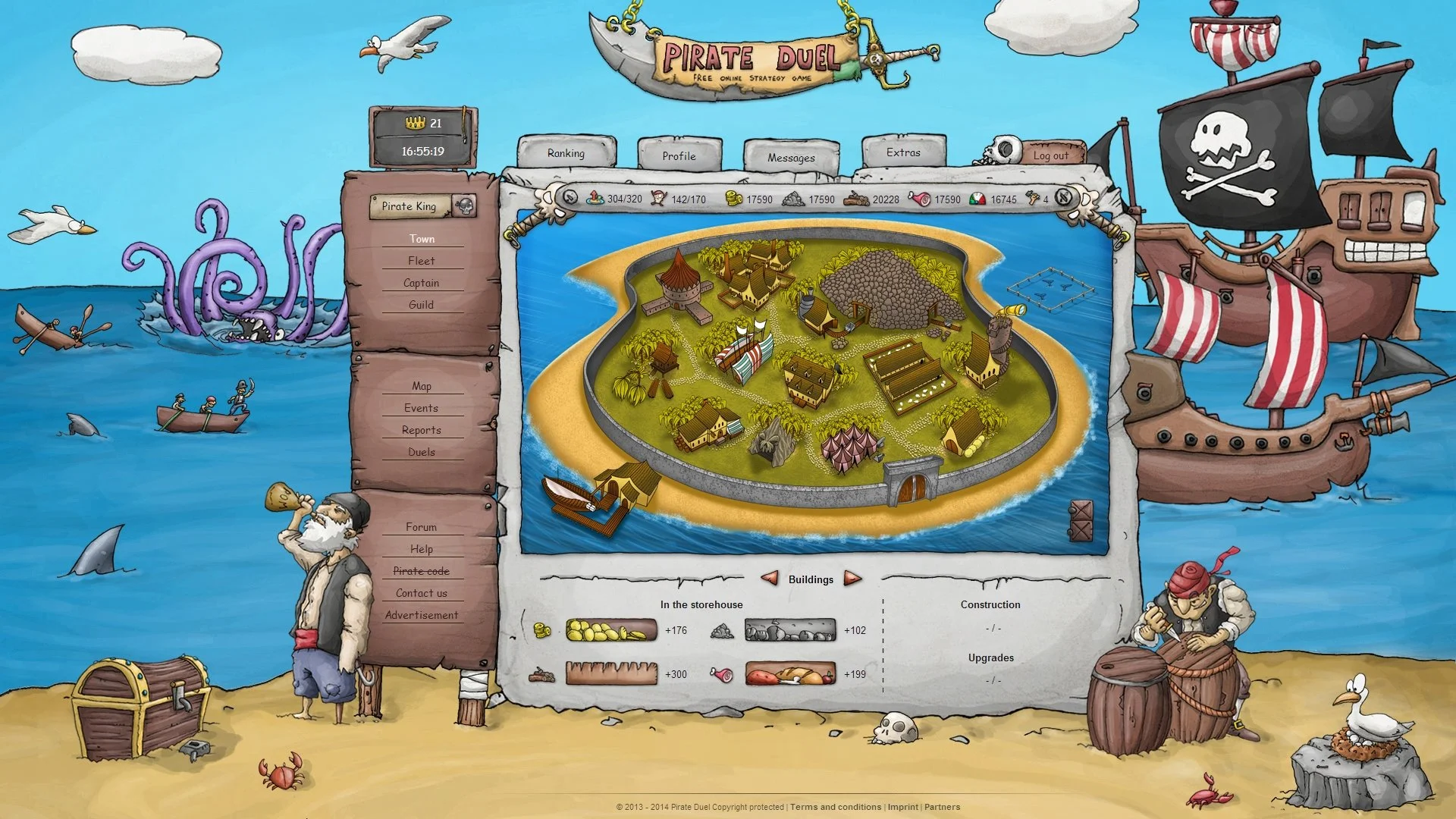Click the gold coins resource icon
This screenshot has width=1456, height=819.
734,199
